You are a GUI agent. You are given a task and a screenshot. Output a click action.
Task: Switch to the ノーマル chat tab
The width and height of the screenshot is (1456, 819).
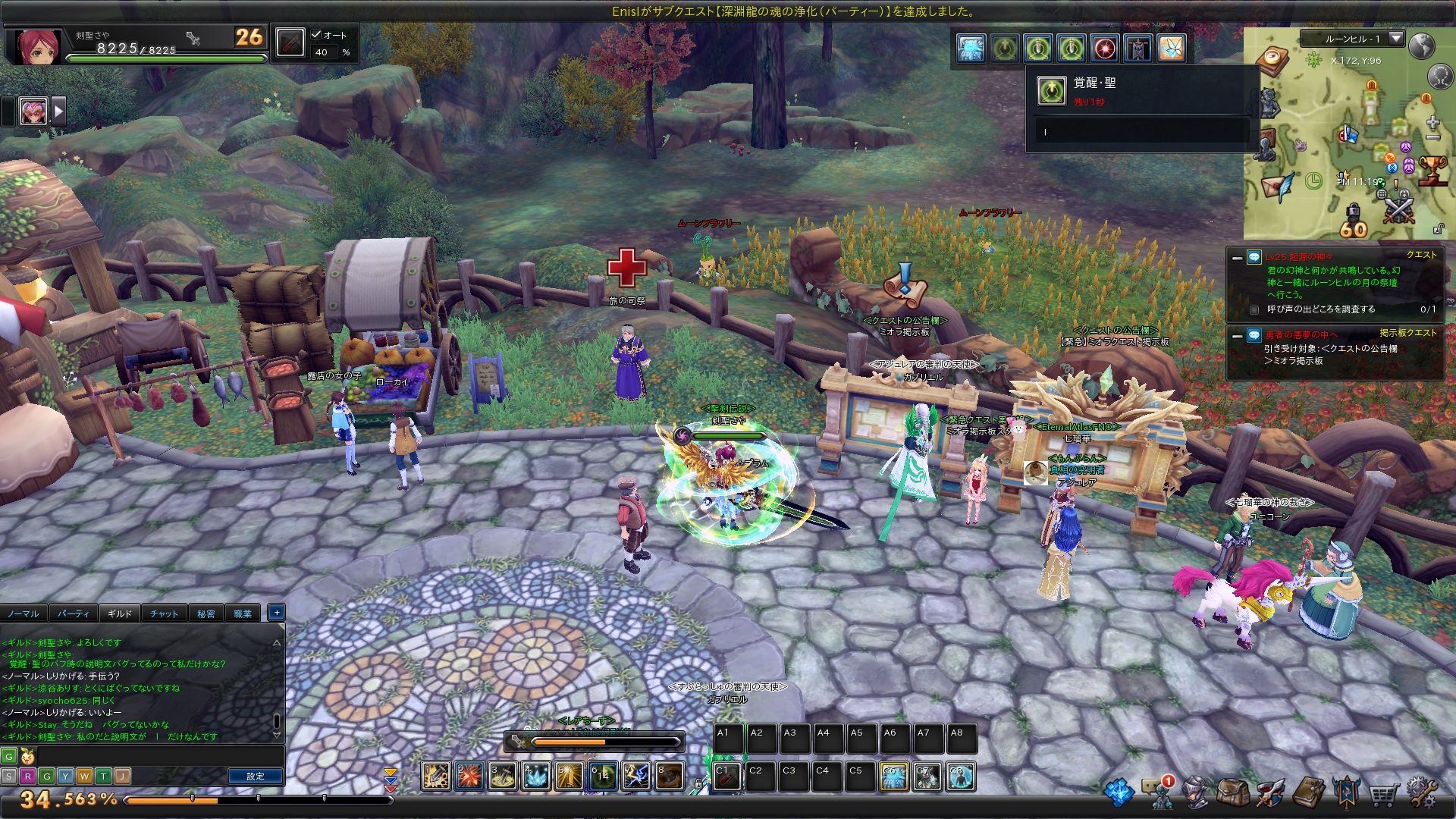(23, 613)
